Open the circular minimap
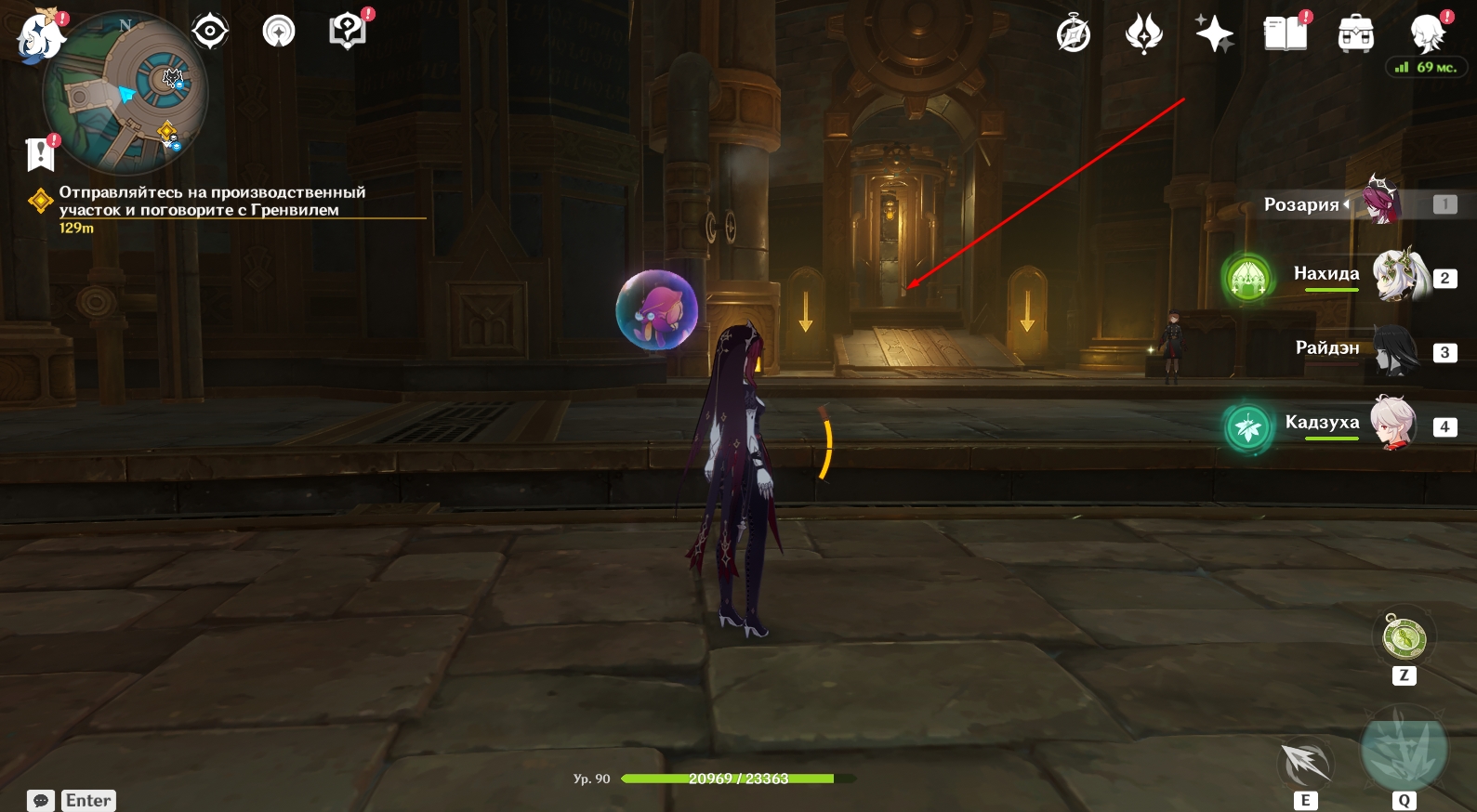 coord(126,94)
